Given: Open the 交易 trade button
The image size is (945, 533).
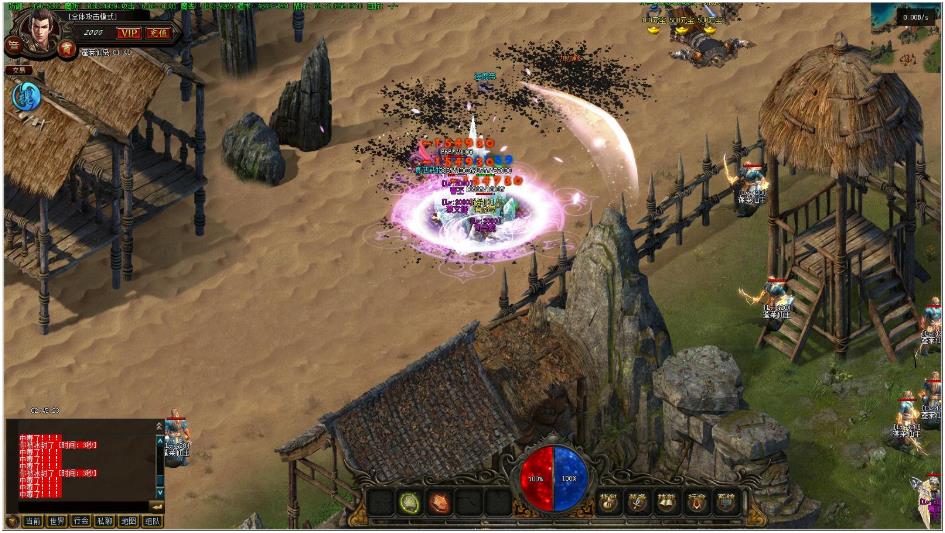Looking at the screenshot, I should [x=17, y=70].
